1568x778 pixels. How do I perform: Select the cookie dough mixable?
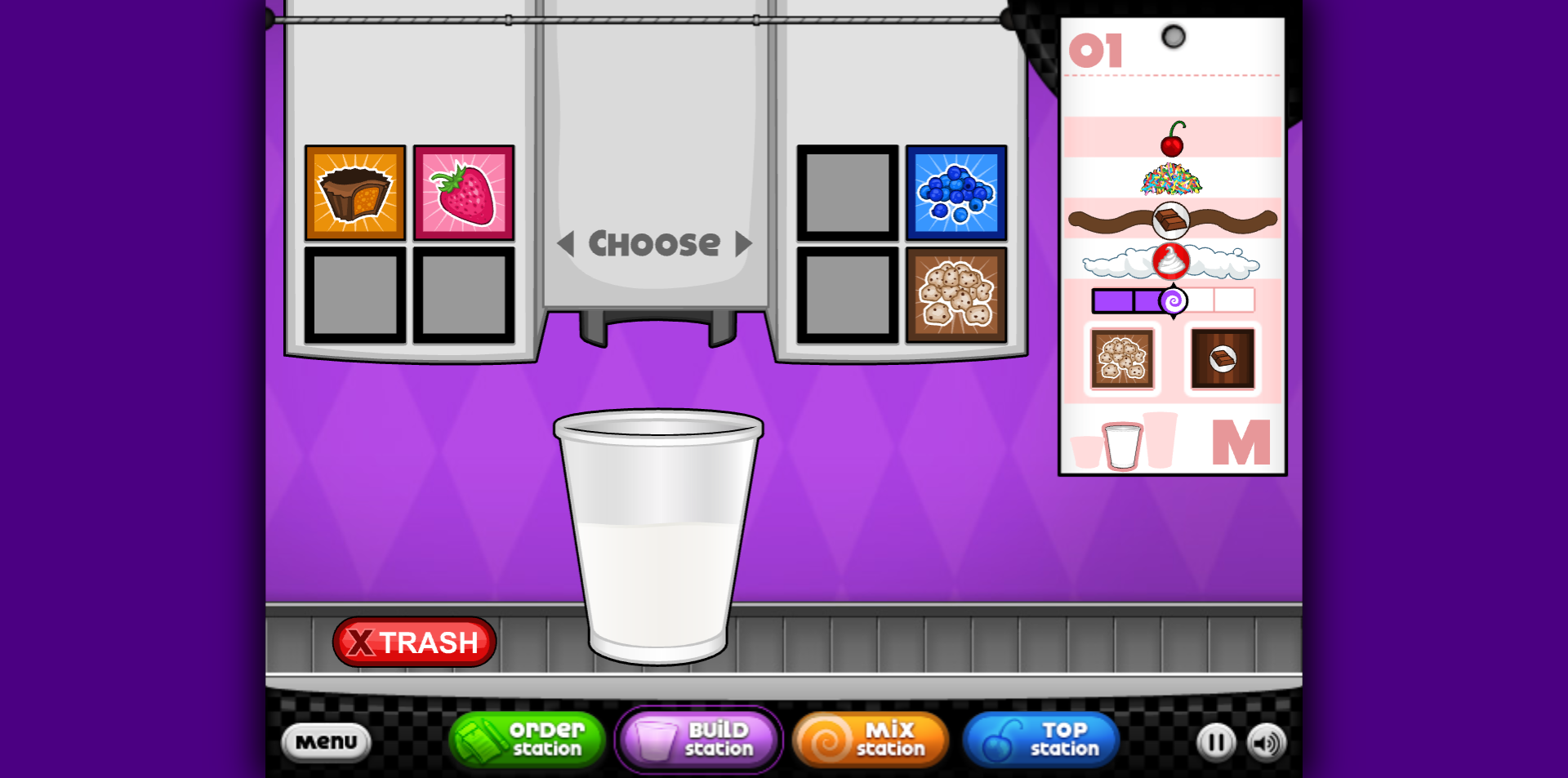coord(955,294)
